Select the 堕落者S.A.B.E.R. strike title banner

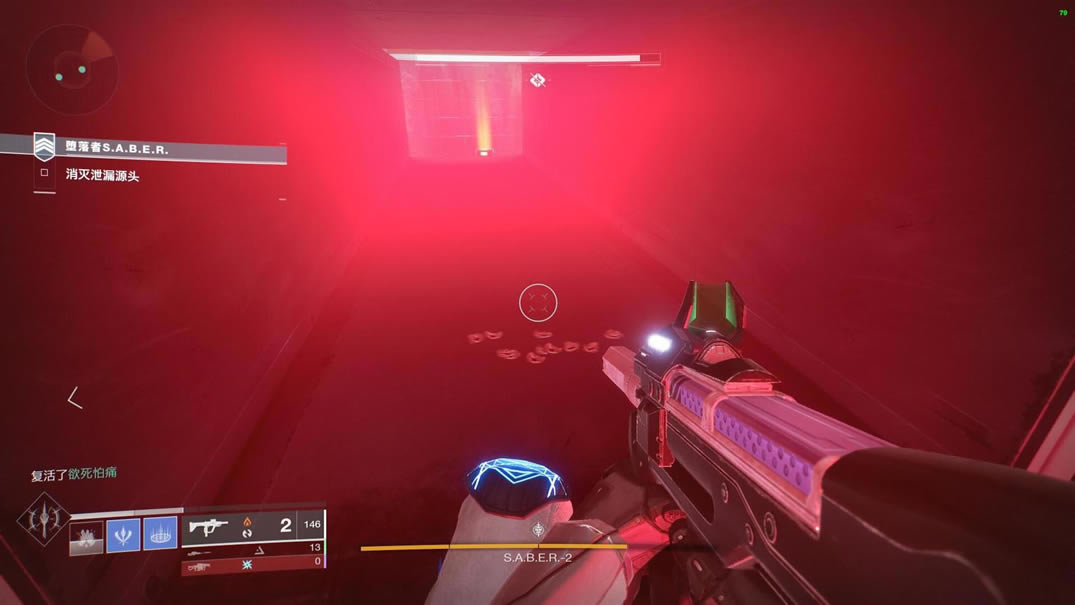[160, 148]
